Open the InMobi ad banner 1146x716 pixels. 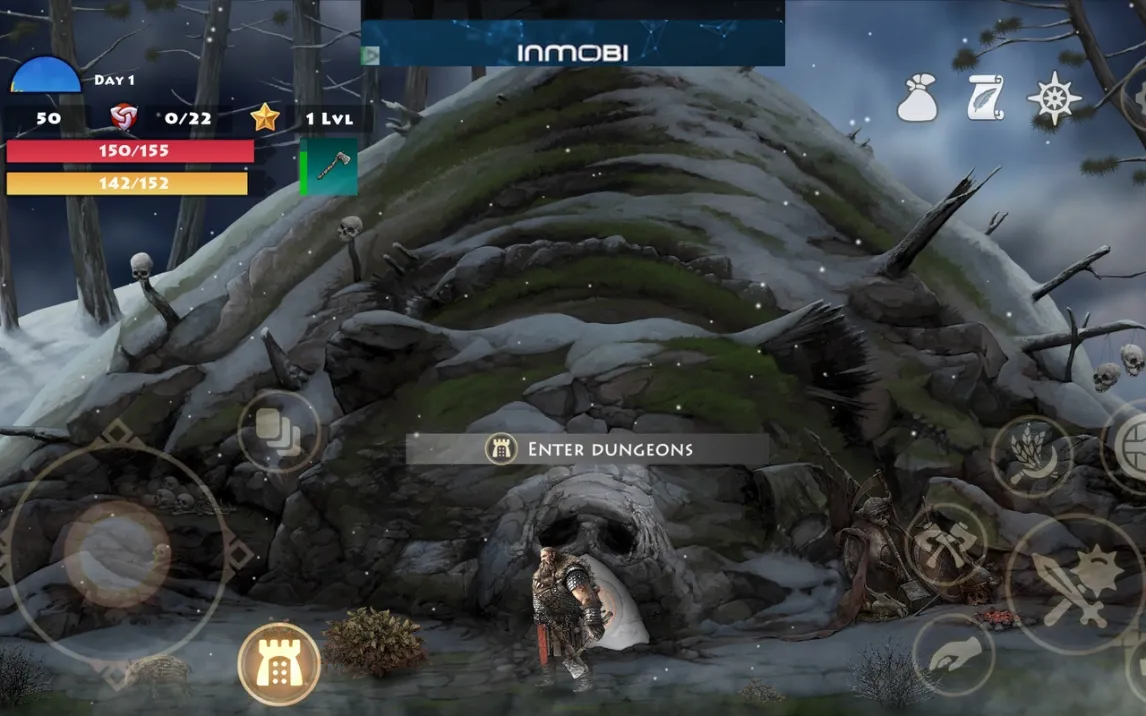573,52
